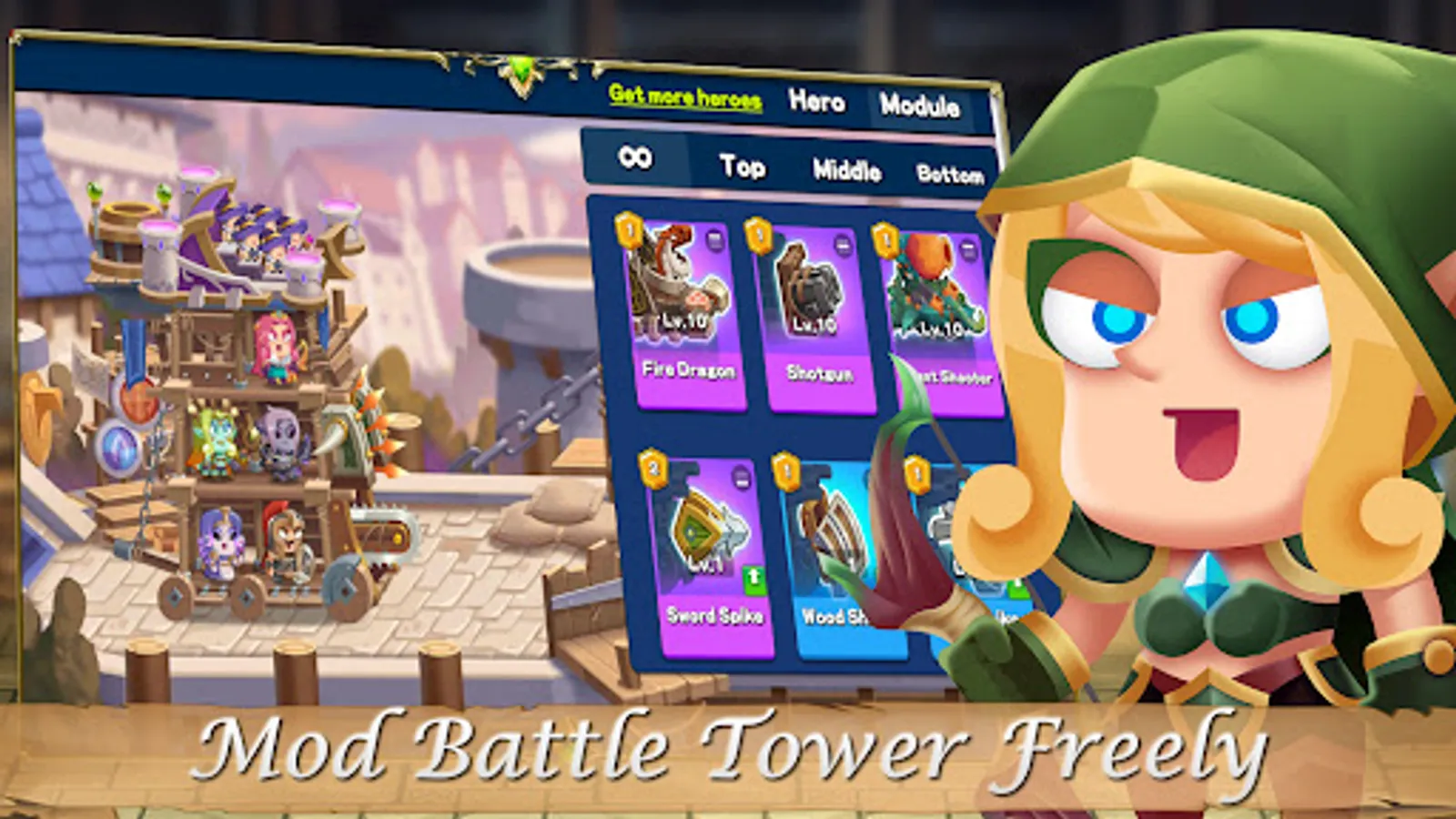Tap the green emblem at top center

pyautogui.click(x=521, y=65)
